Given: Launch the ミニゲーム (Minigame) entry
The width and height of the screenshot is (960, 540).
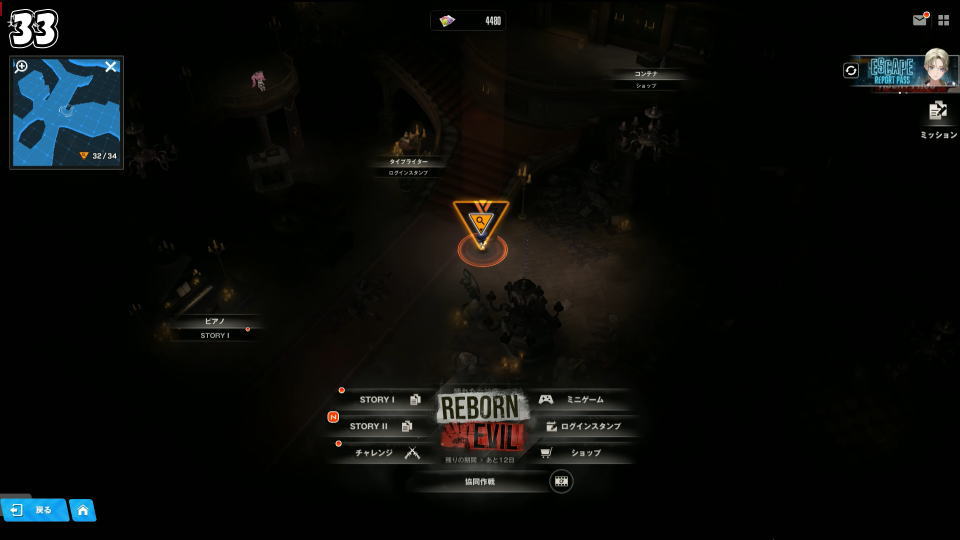Looking at the screenshot, I should (x=578, y=400).
